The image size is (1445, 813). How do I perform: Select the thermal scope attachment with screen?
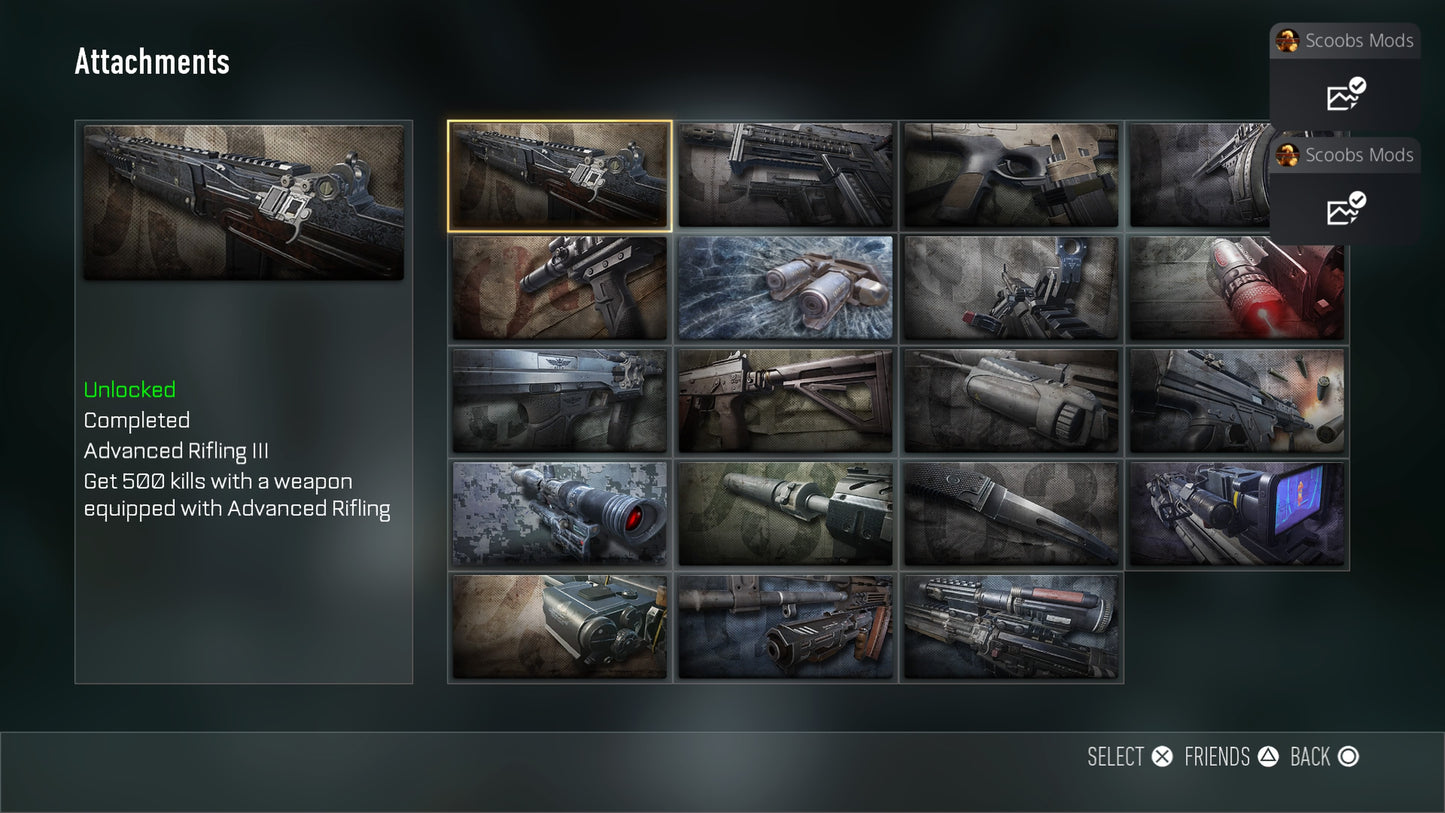click(x=1237, y=513)
